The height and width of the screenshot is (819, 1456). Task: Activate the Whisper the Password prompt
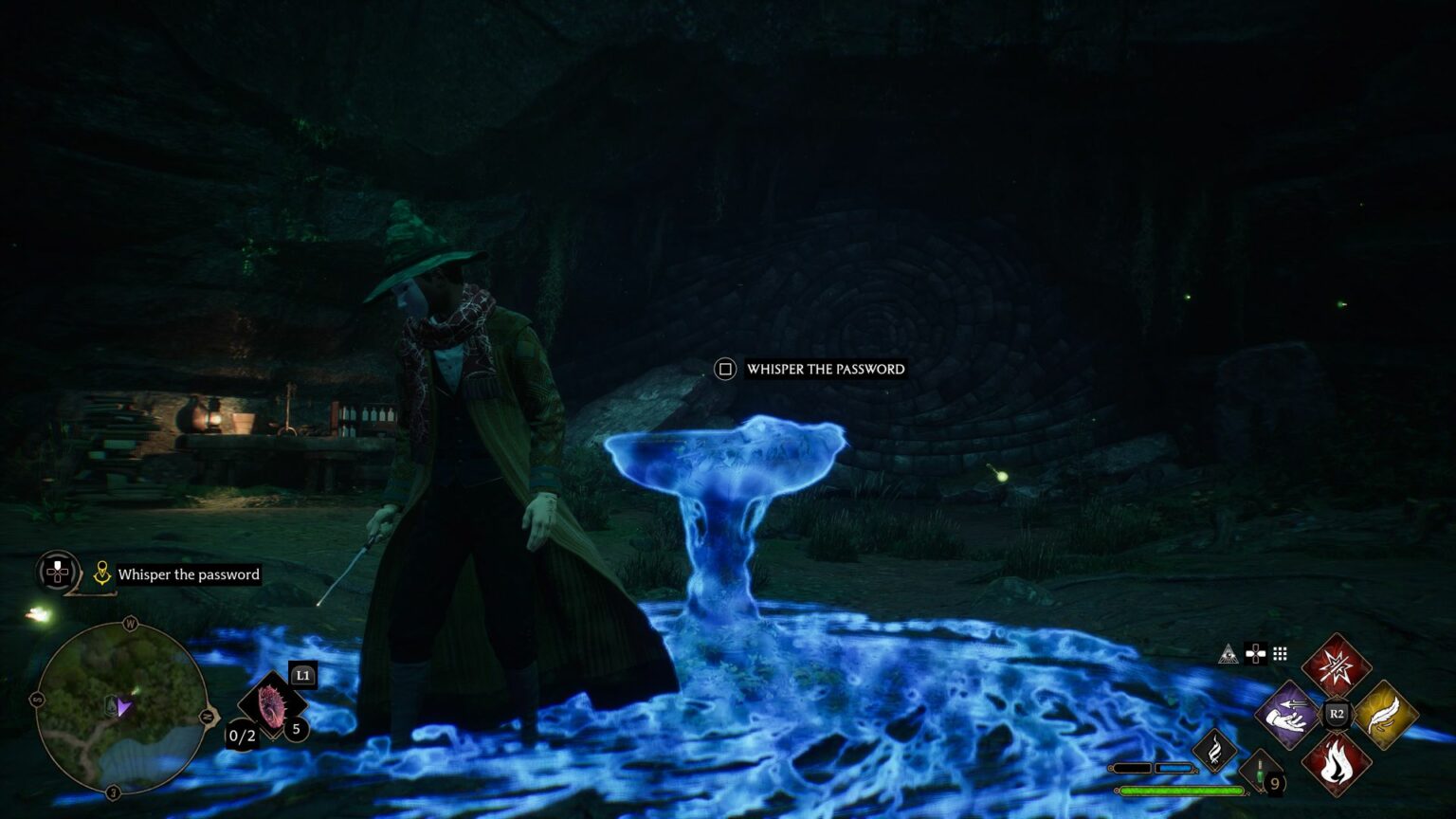pos(825,370)
